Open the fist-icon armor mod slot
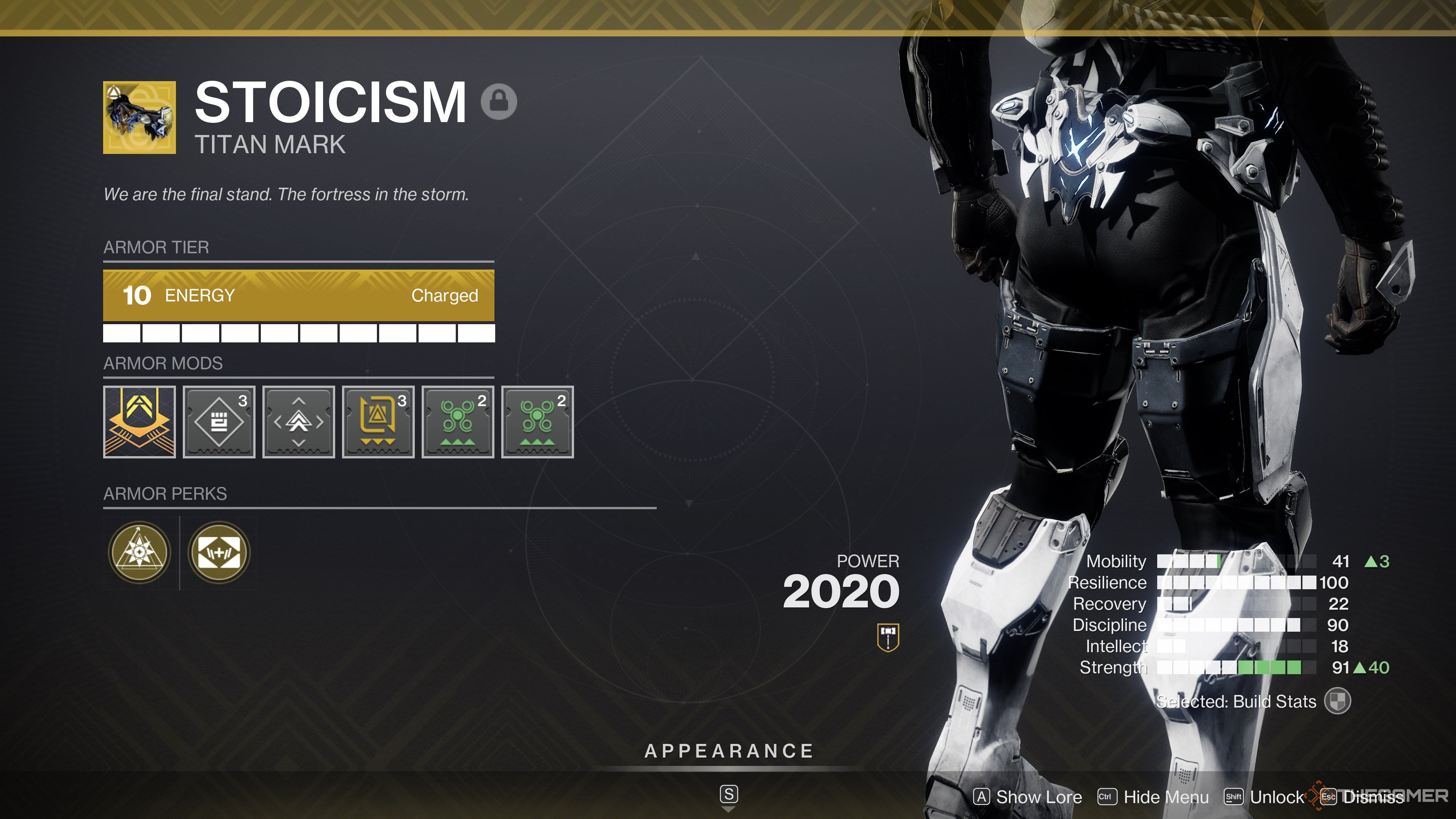This screenshot has height=819, width=1456. coord(219,422)
